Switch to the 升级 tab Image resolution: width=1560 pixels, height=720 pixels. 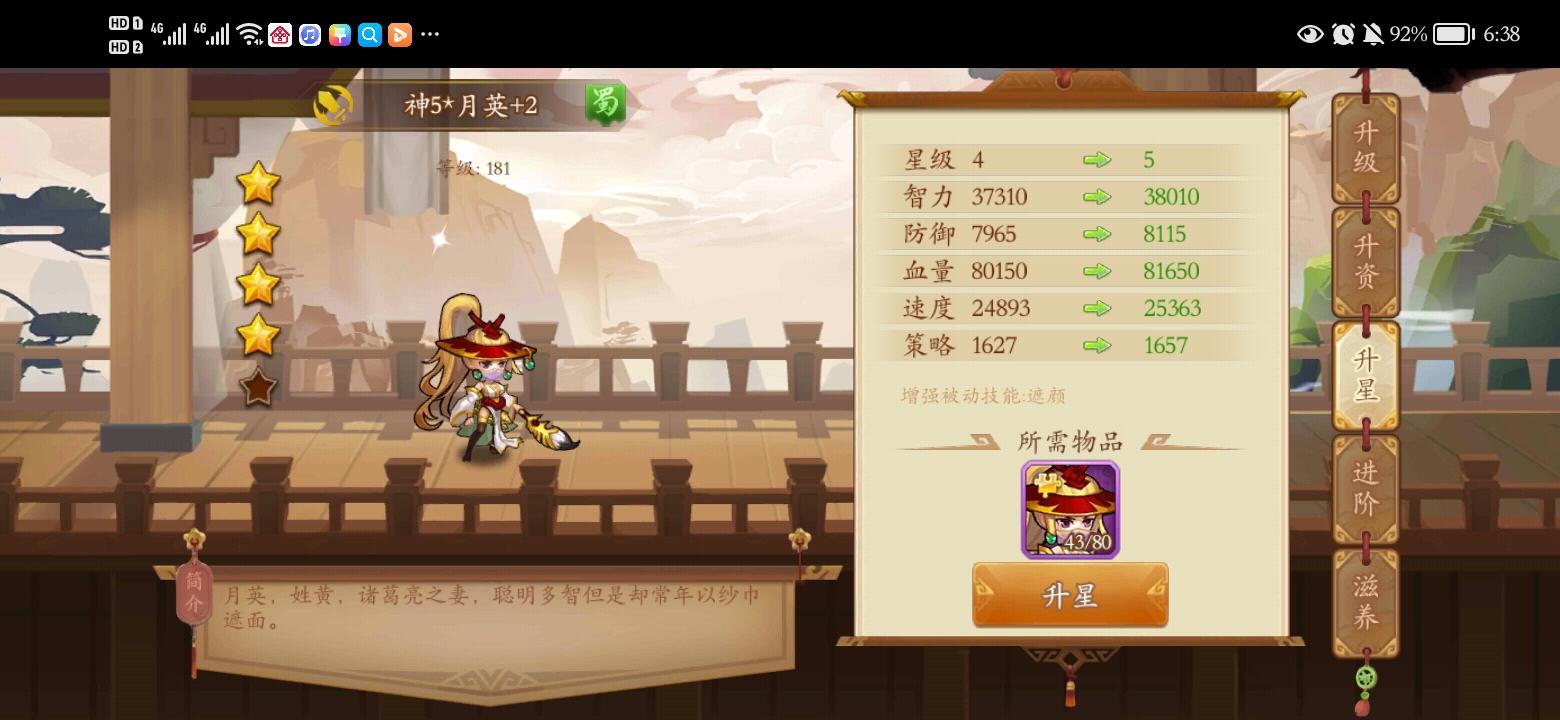1366,148
